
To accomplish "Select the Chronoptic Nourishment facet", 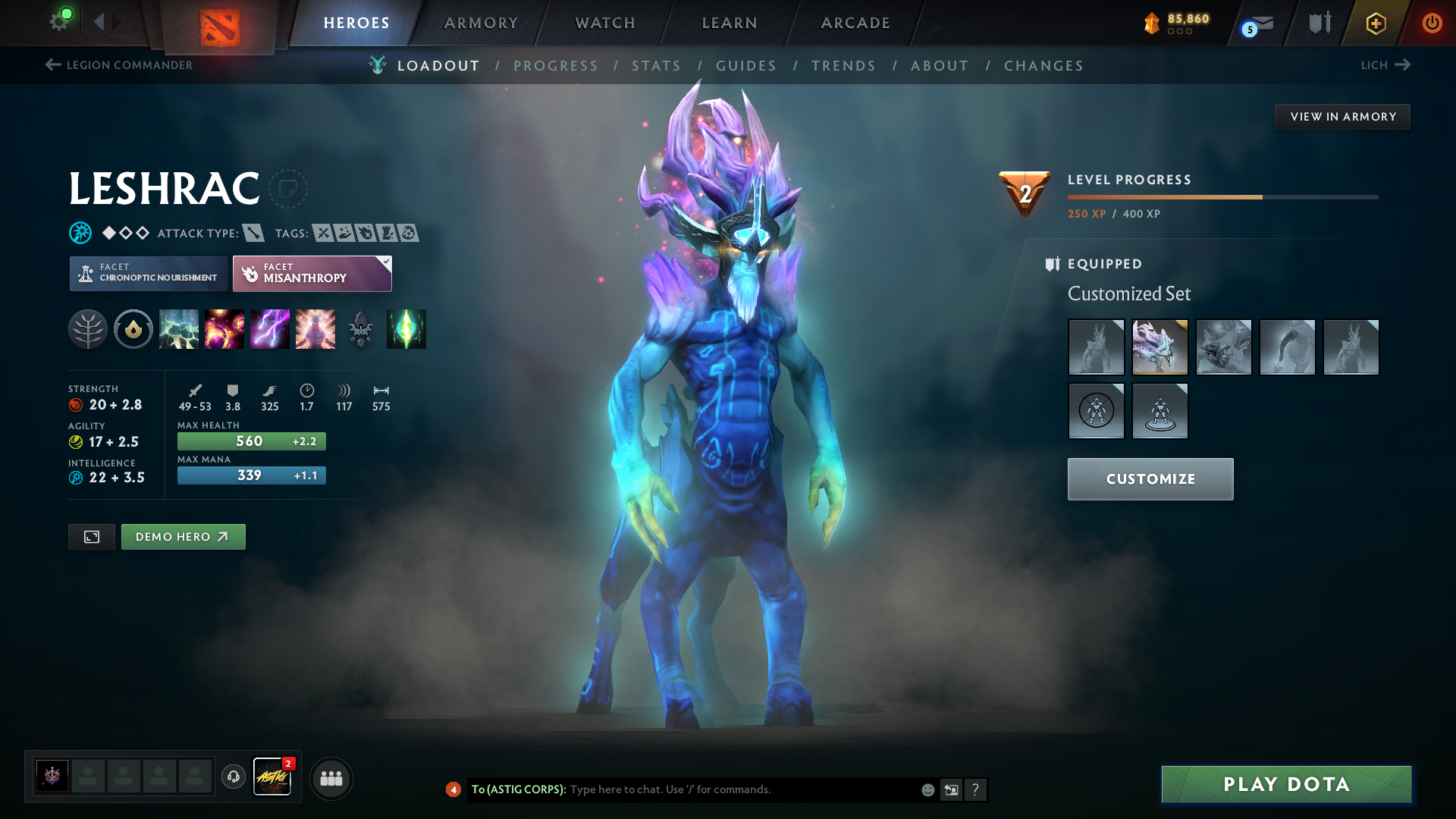I will pos(149,273).
